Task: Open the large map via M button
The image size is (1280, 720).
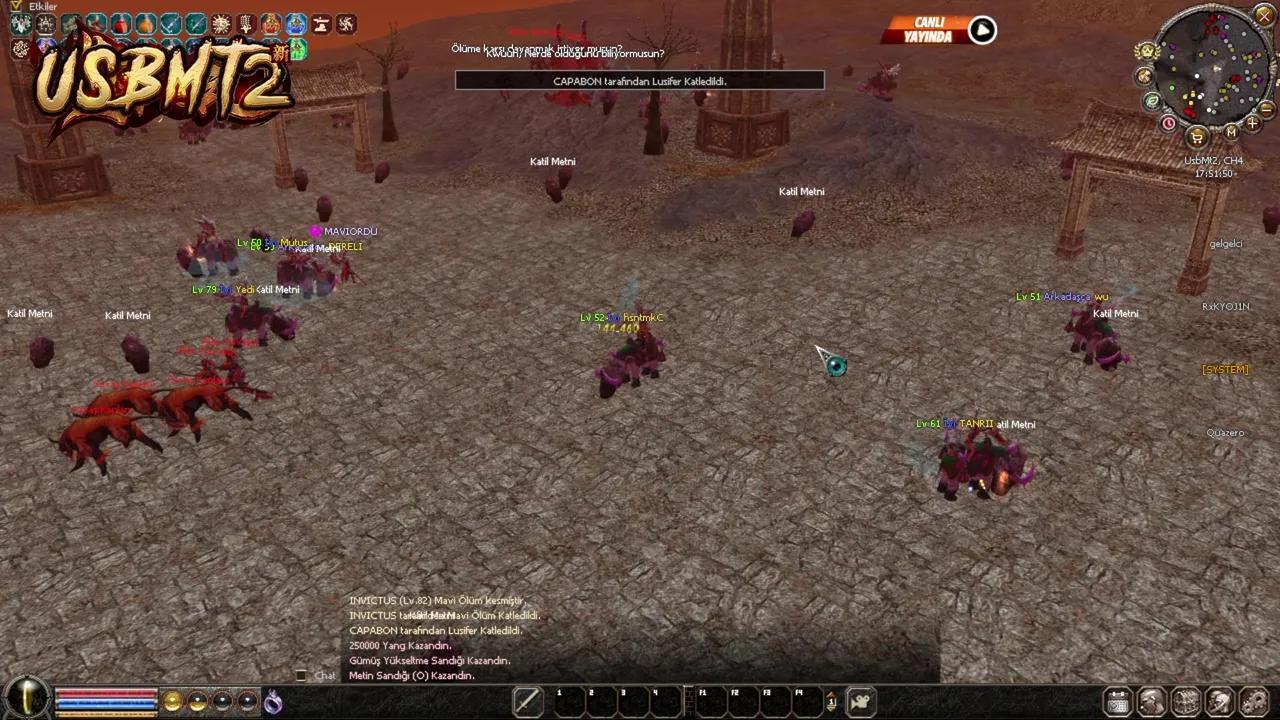Action: pyautogui.click(x=1231, y=132)
